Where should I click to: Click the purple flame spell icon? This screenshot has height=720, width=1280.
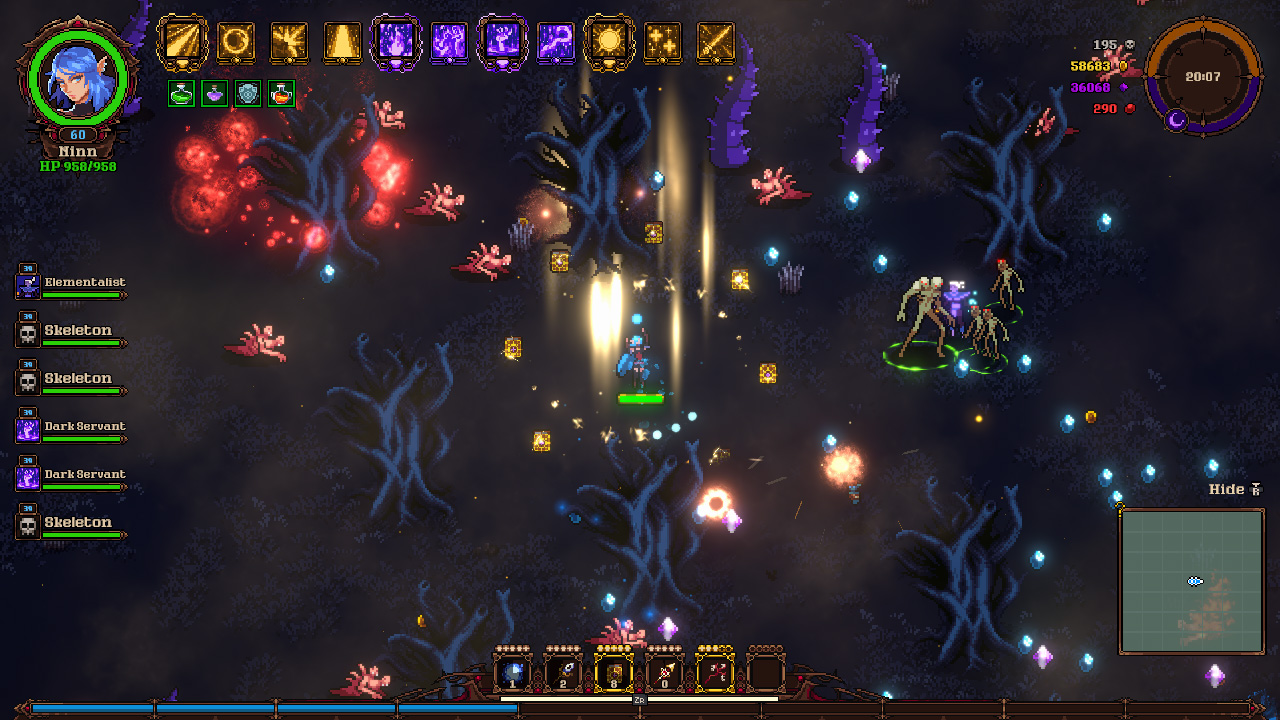395,42
